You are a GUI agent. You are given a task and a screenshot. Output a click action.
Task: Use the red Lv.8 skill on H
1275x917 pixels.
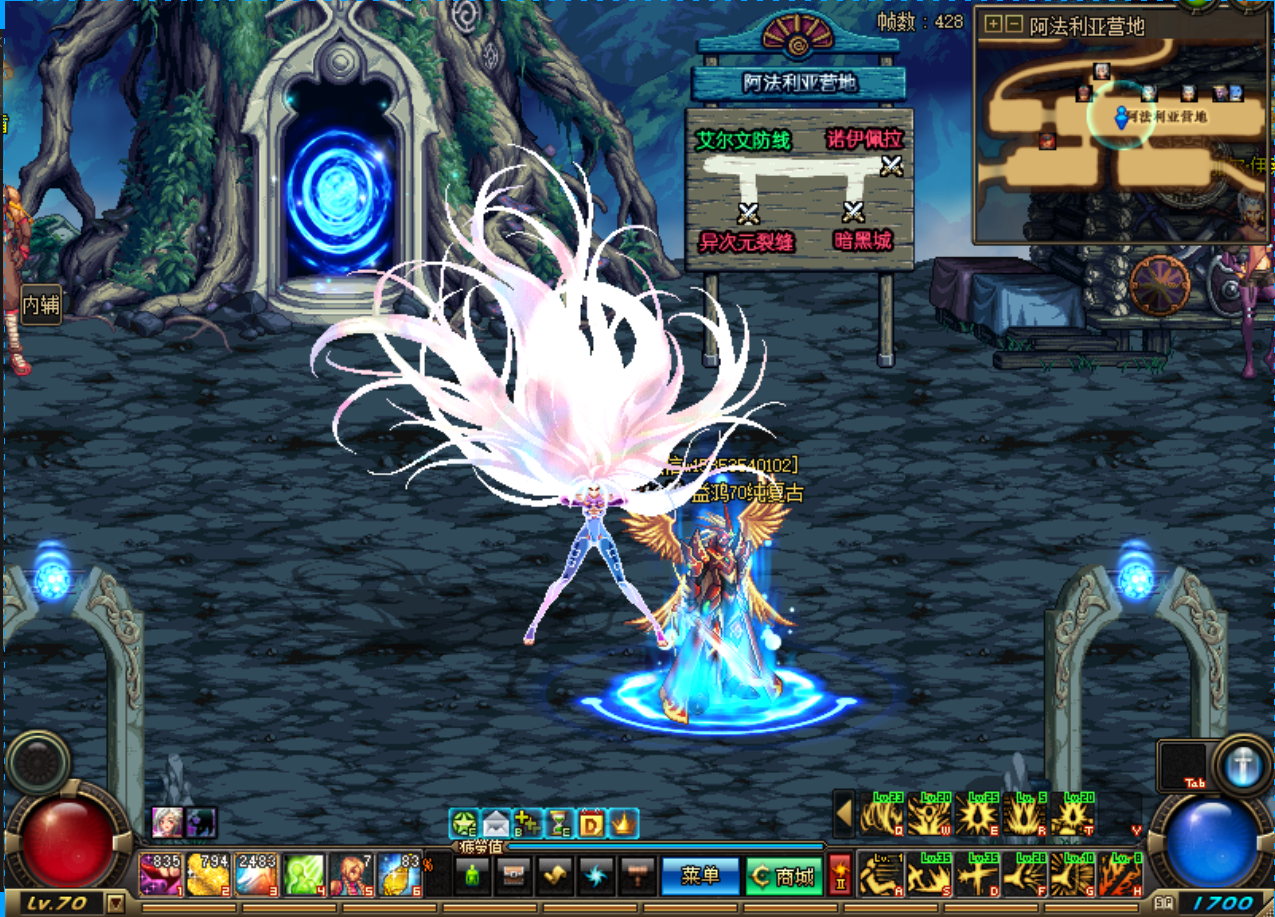pyautogui.click(x=1121, y=874)
